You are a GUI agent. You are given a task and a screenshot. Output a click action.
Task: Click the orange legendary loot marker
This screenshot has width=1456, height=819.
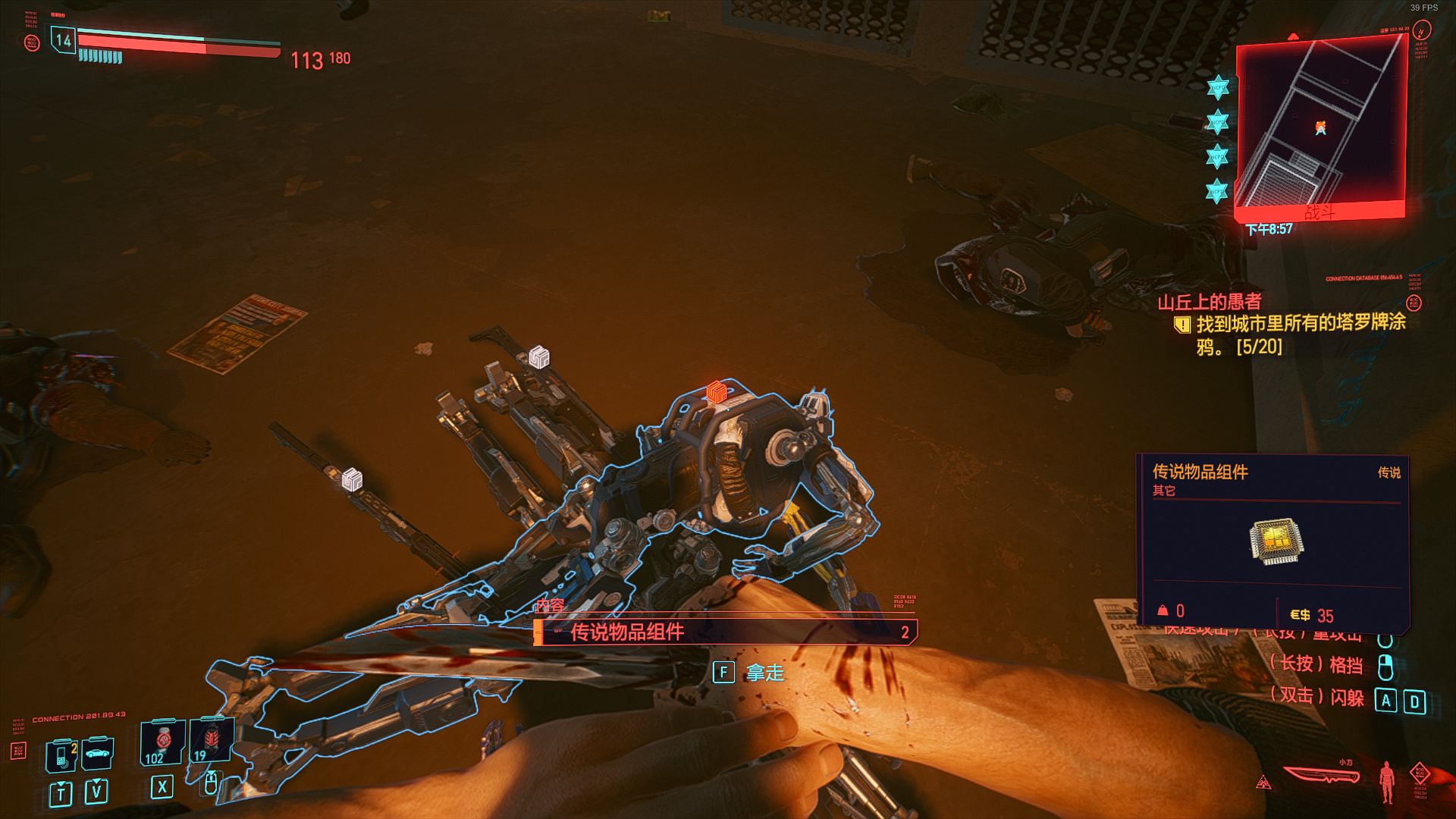tap(716, 392)
